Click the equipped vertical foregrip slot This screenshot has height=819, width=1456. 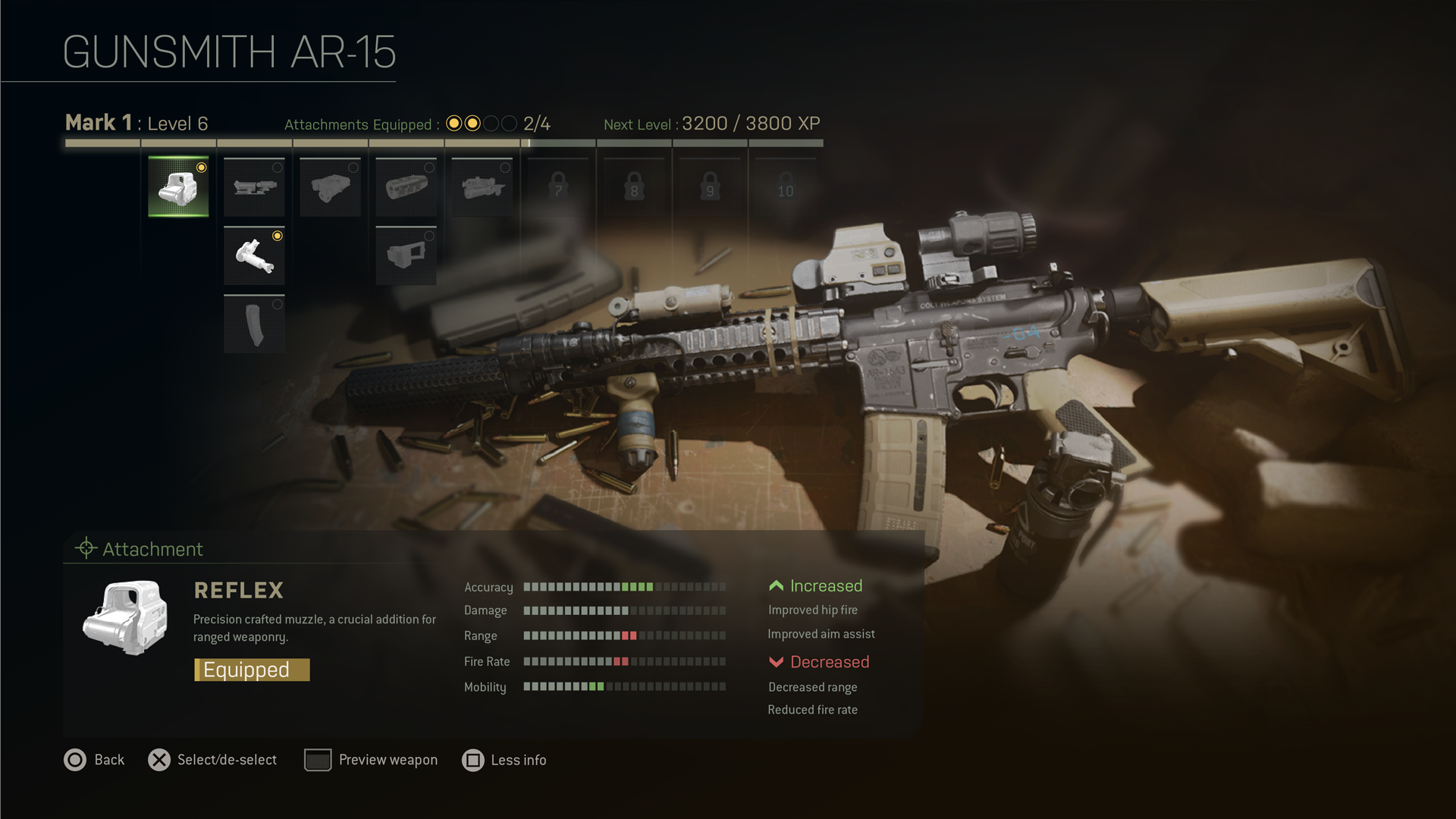point(254,256)
